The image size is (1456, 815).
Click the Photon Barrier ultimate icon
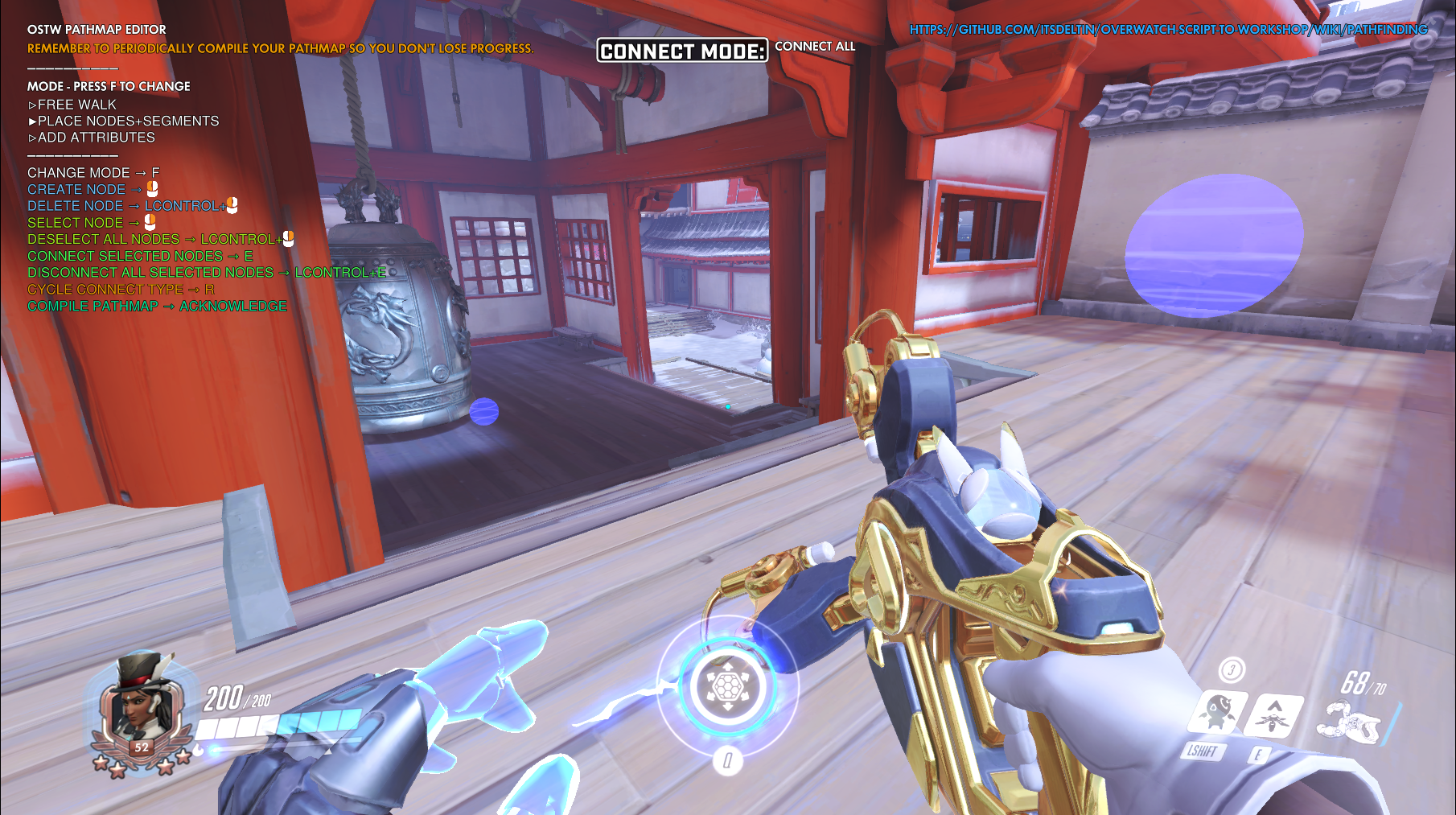[727, 686]
